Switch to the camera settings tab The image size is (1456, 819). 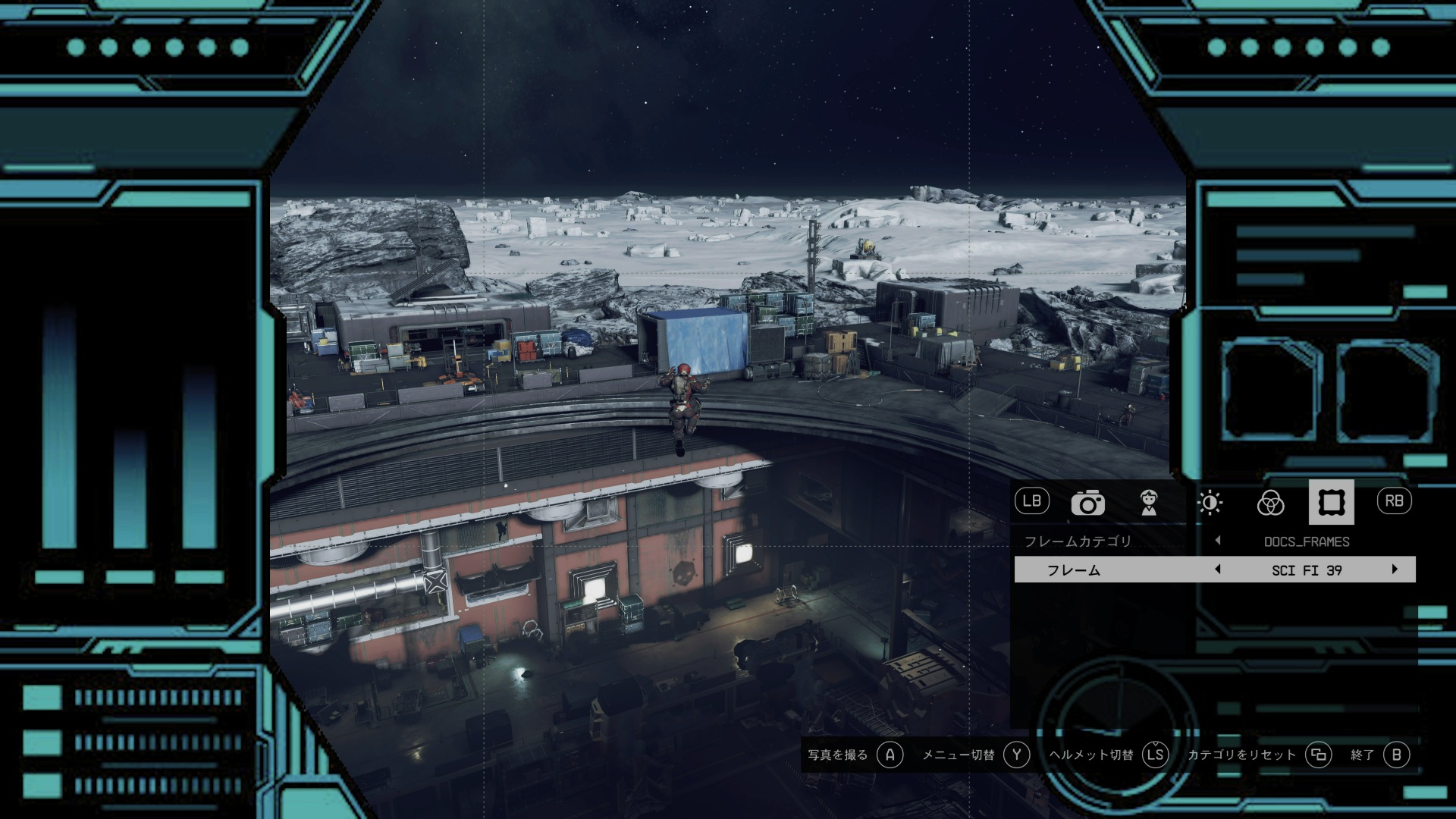pos(1087,503)
